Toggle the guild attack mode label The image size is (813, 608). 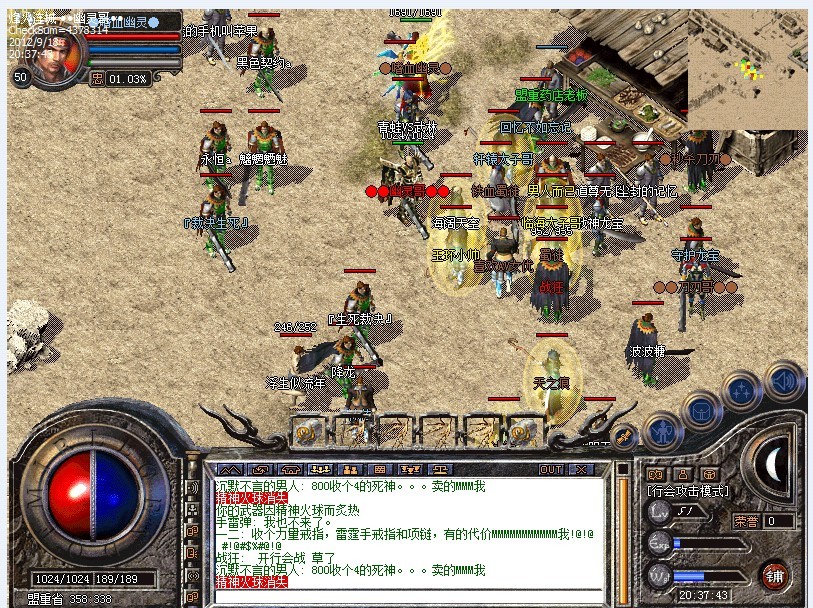pos(688,491)
